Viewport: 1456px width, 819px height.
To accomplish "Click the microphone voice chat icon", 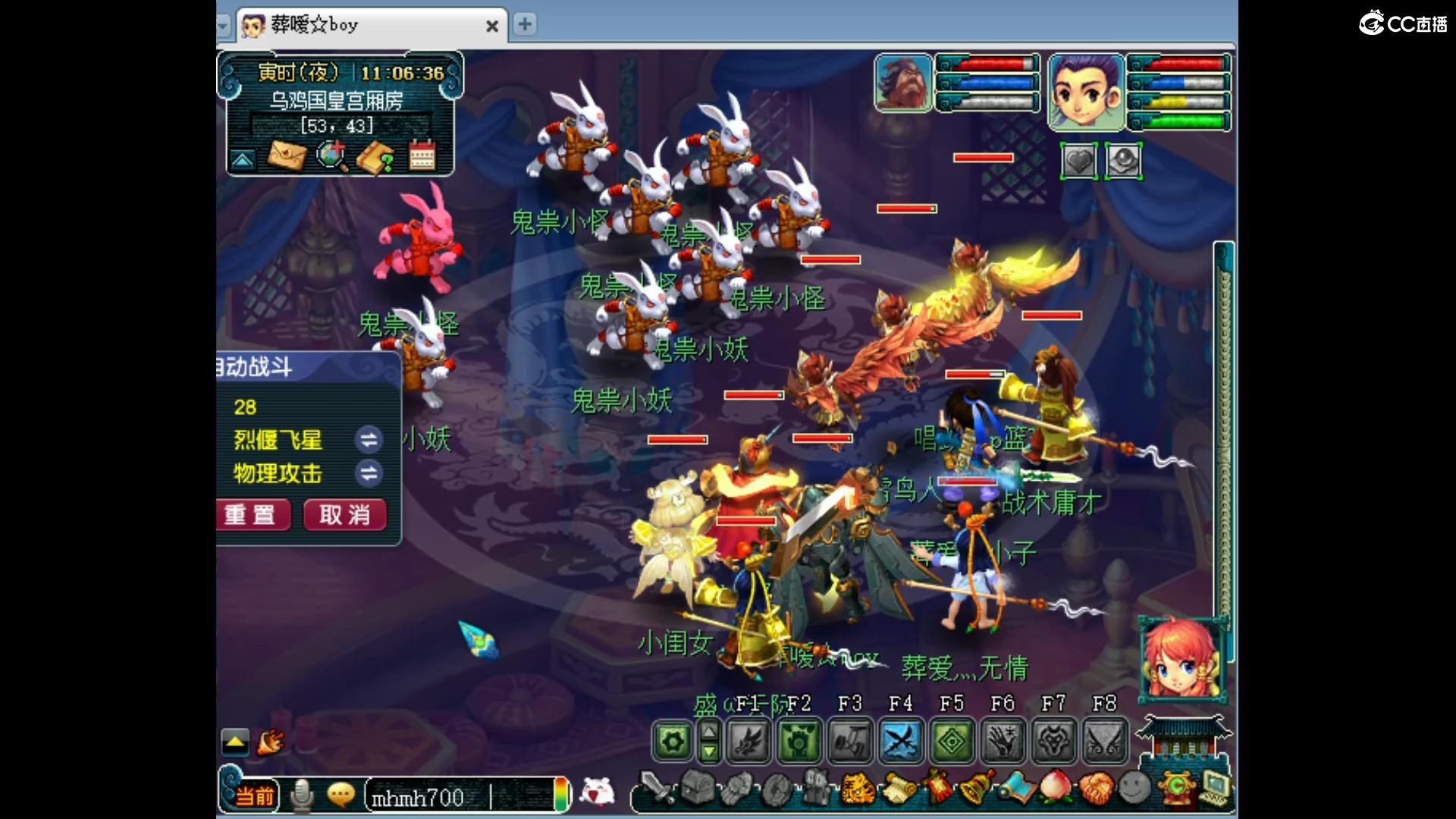I will 303,795.
